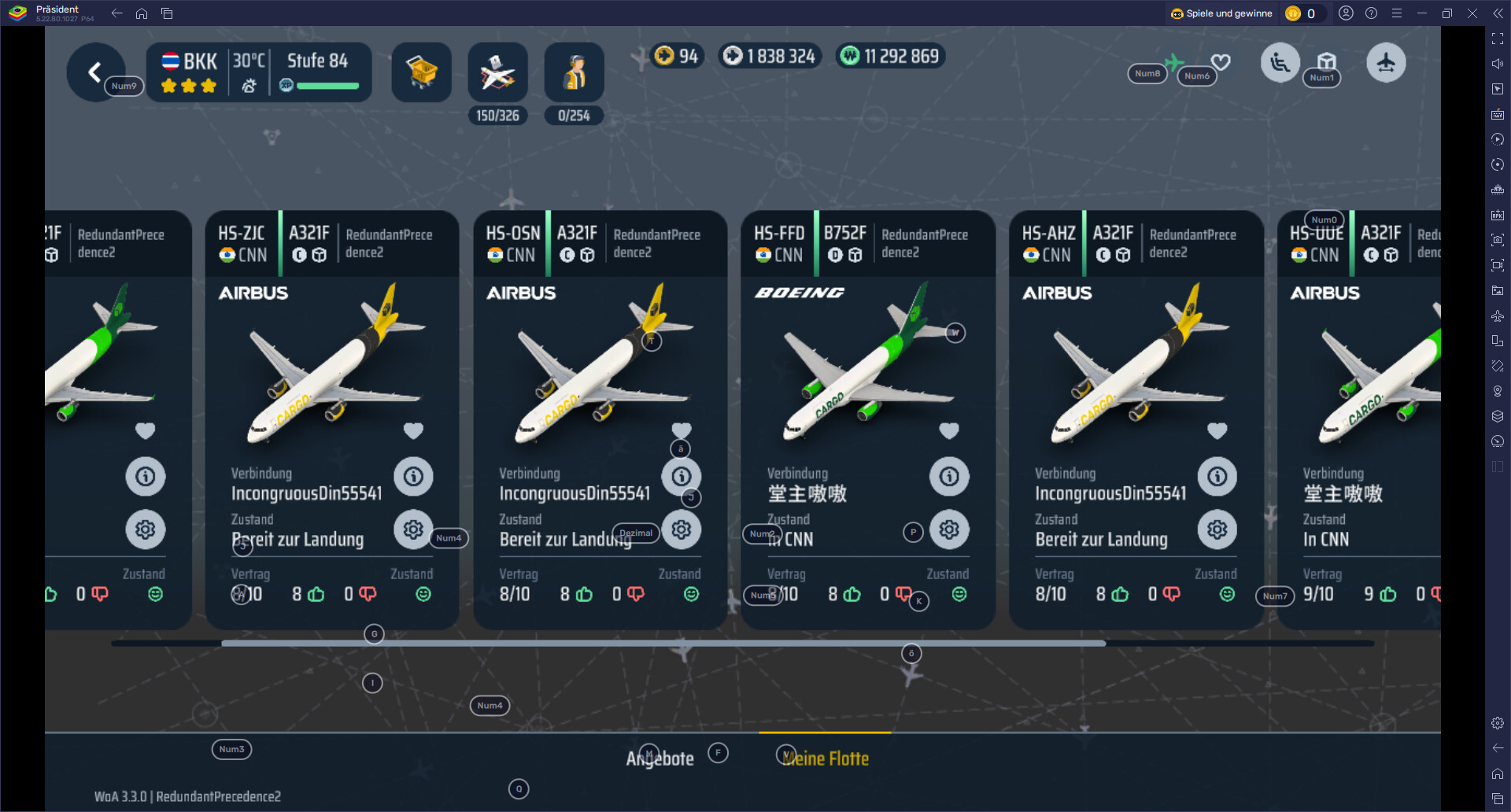This screenshot has width=1511, height=812.
Task: Favorite aircraft HS-FFD with the heart
Action: pos(949,430)
